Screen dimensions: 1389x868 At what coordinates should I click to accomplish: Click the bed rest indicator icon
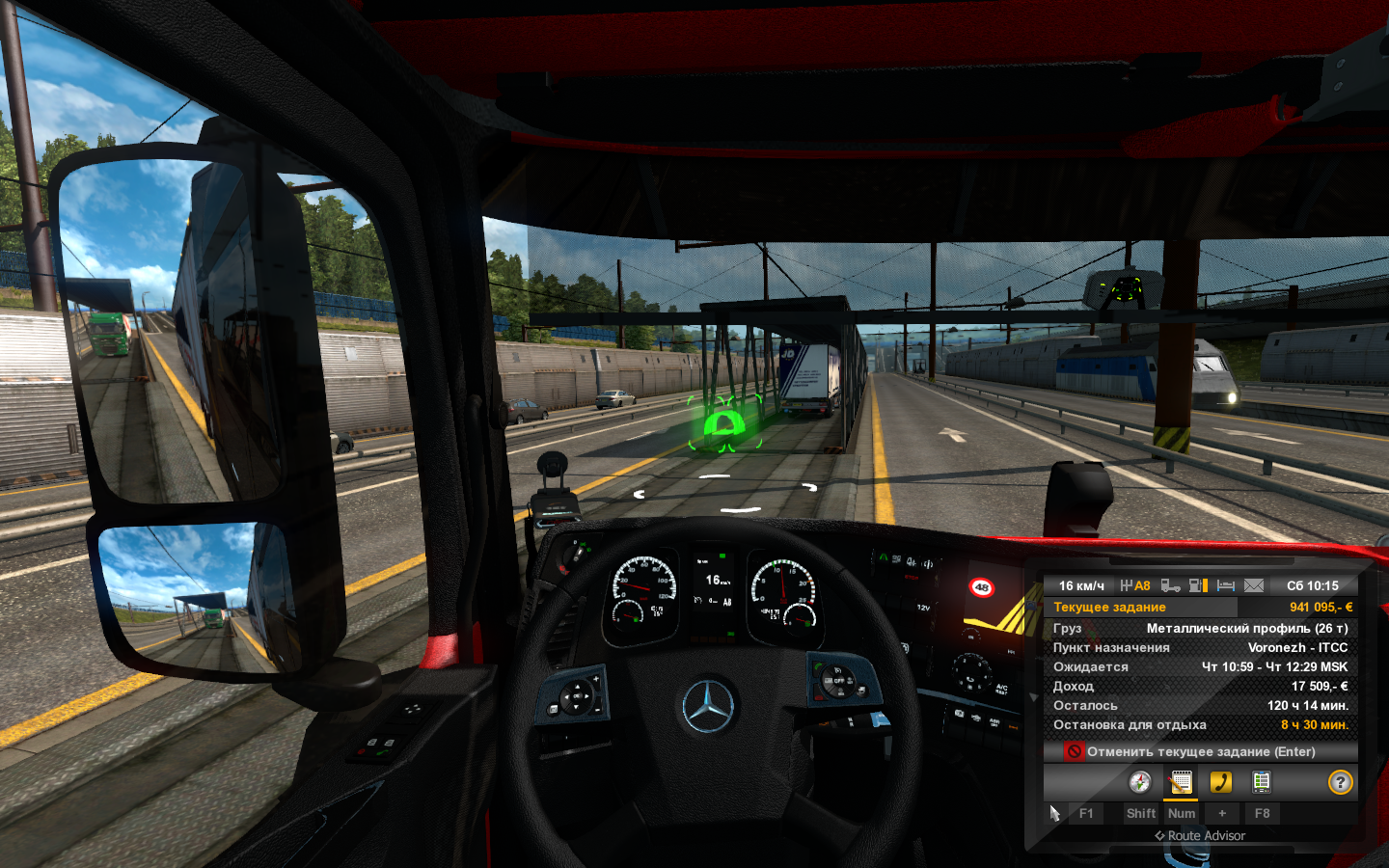click(1226, 585)
